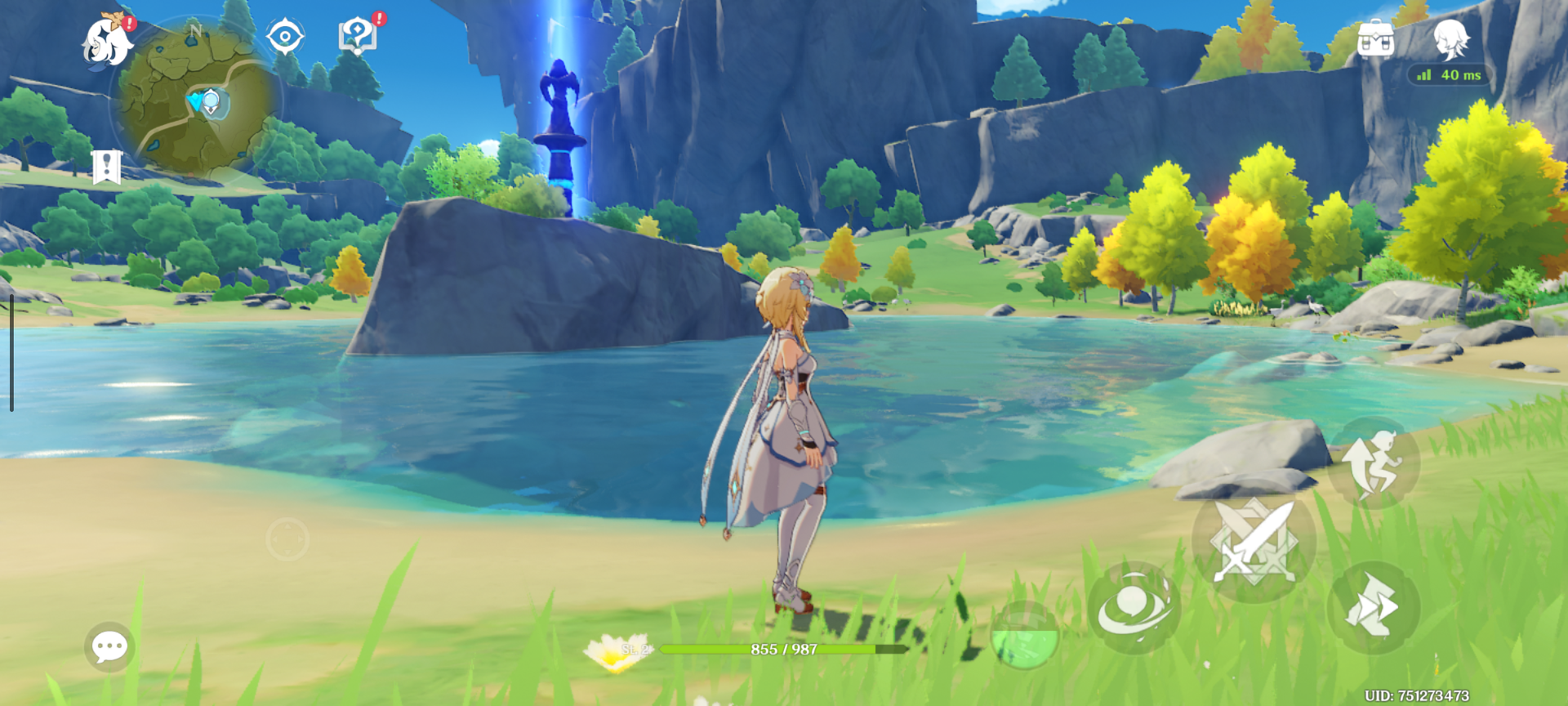Open the tutorial question-mark notification
Viewport: 1568px width, 706px height.
pyautogui.click(x=357, y=36)
